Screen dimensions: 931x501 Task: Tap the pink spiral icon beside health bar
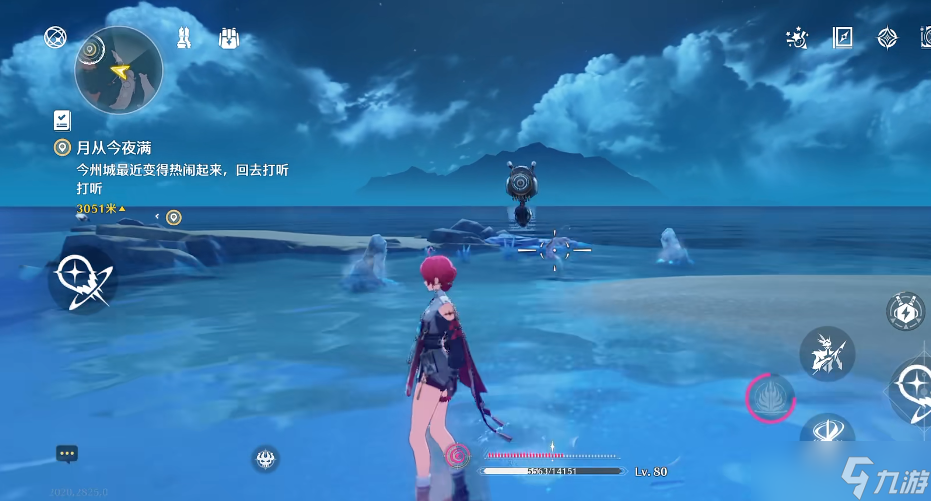pos(458,456)
